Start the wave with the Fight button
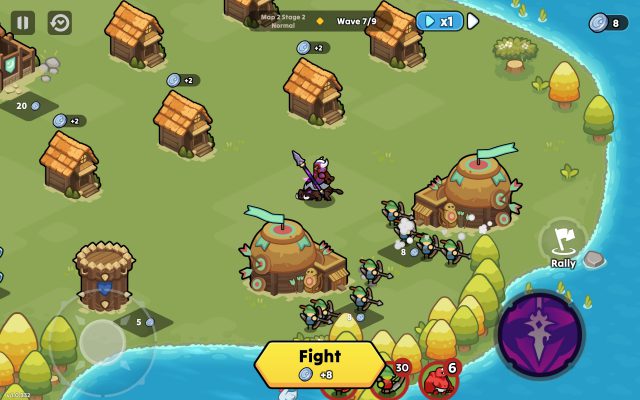This screenshot has height=400, width=640. 319,364
